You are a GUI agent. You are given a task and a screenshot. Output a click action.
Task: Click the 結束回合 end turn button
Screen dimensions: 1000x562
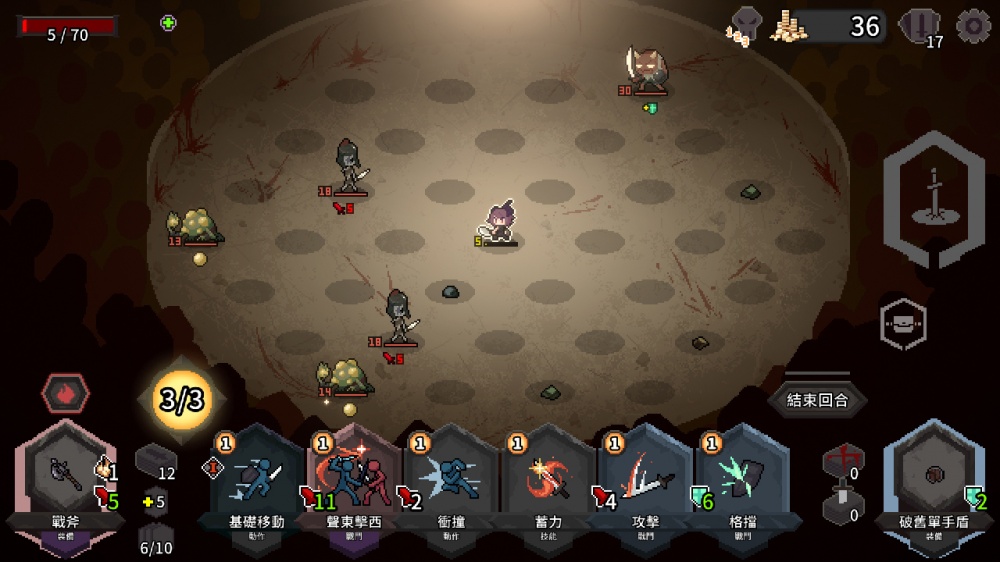click(817, 400)
